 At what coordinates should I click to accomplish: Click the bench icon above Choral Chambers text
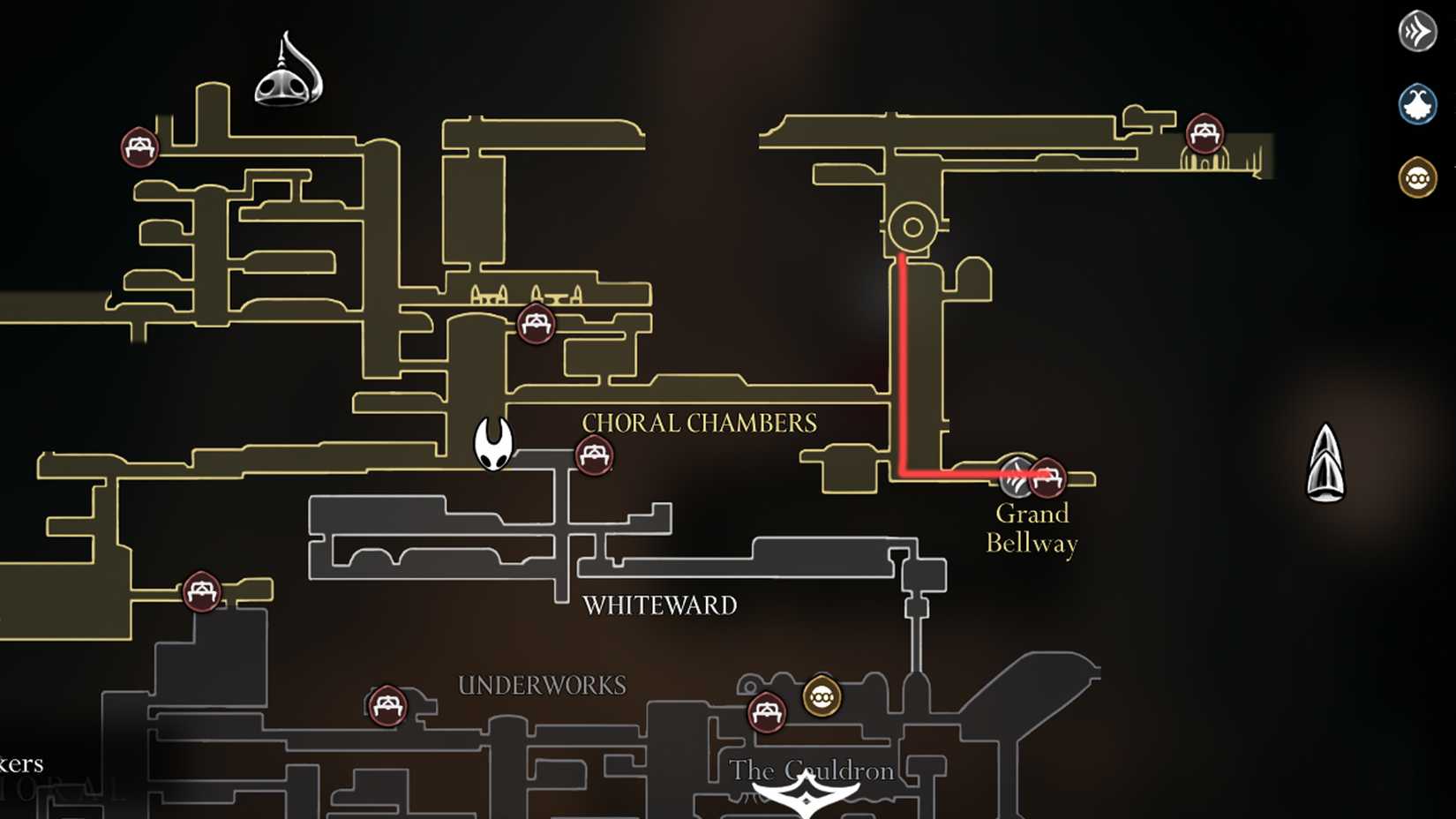click(x=535, y=325)
